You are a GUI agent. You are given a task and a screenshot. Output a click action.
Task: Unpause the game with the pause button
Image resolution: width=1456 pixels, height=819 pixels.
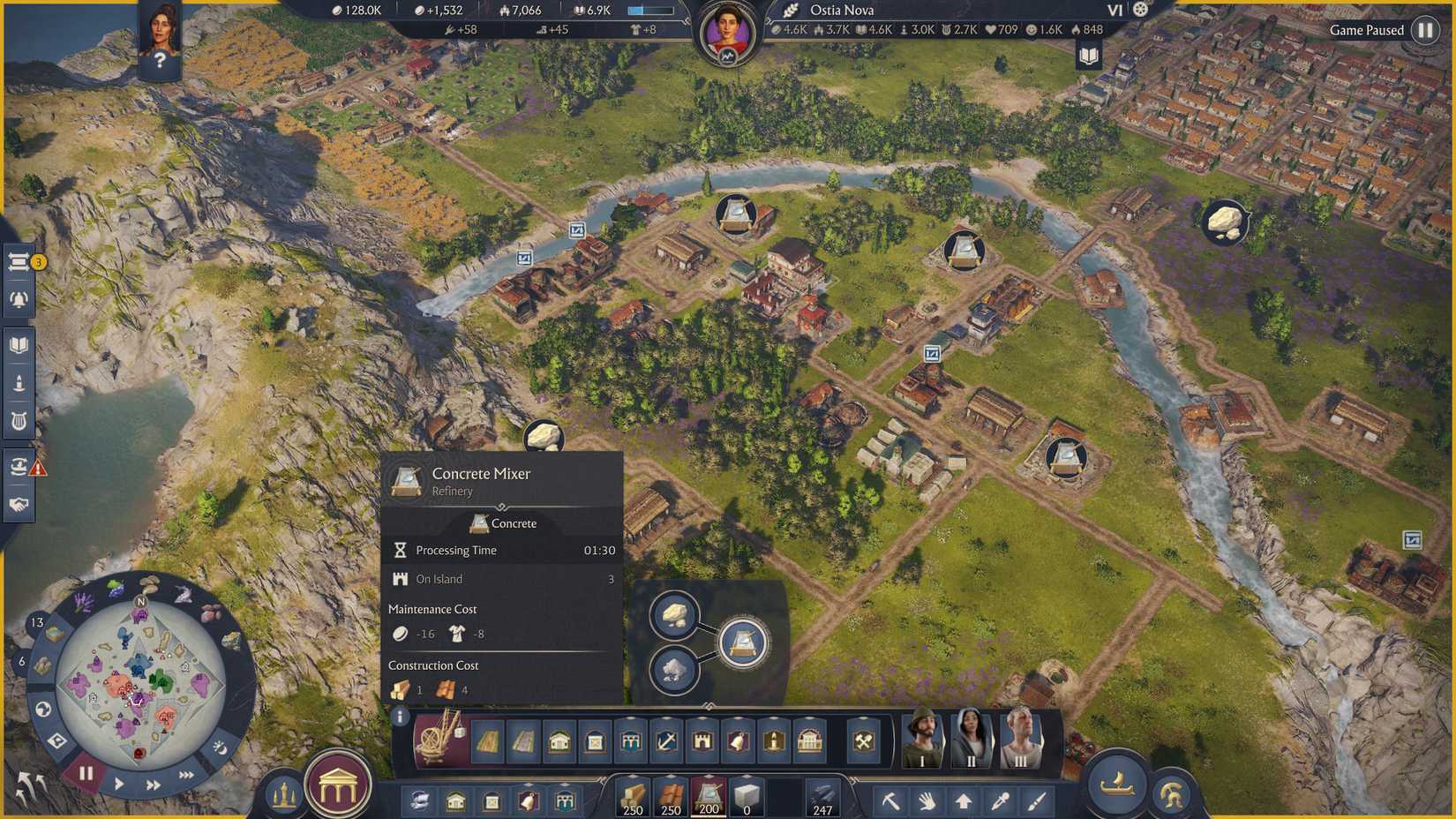point(86,773)
